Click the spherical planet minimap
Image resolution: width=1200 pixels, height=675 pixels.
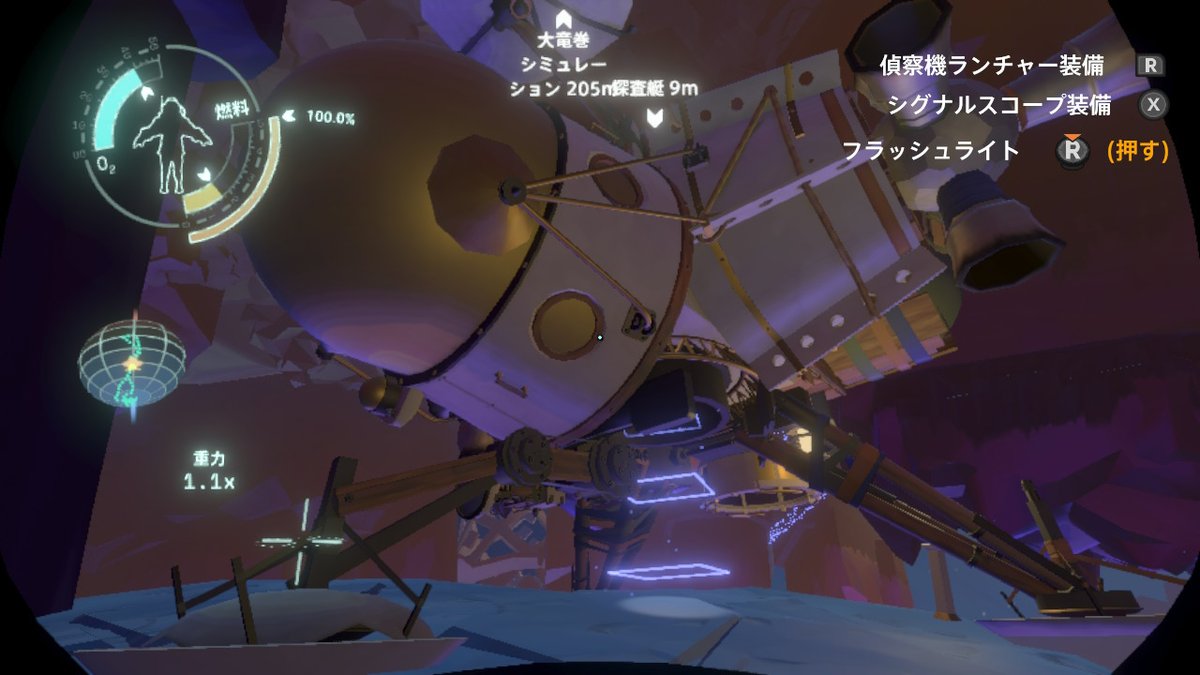132,362
